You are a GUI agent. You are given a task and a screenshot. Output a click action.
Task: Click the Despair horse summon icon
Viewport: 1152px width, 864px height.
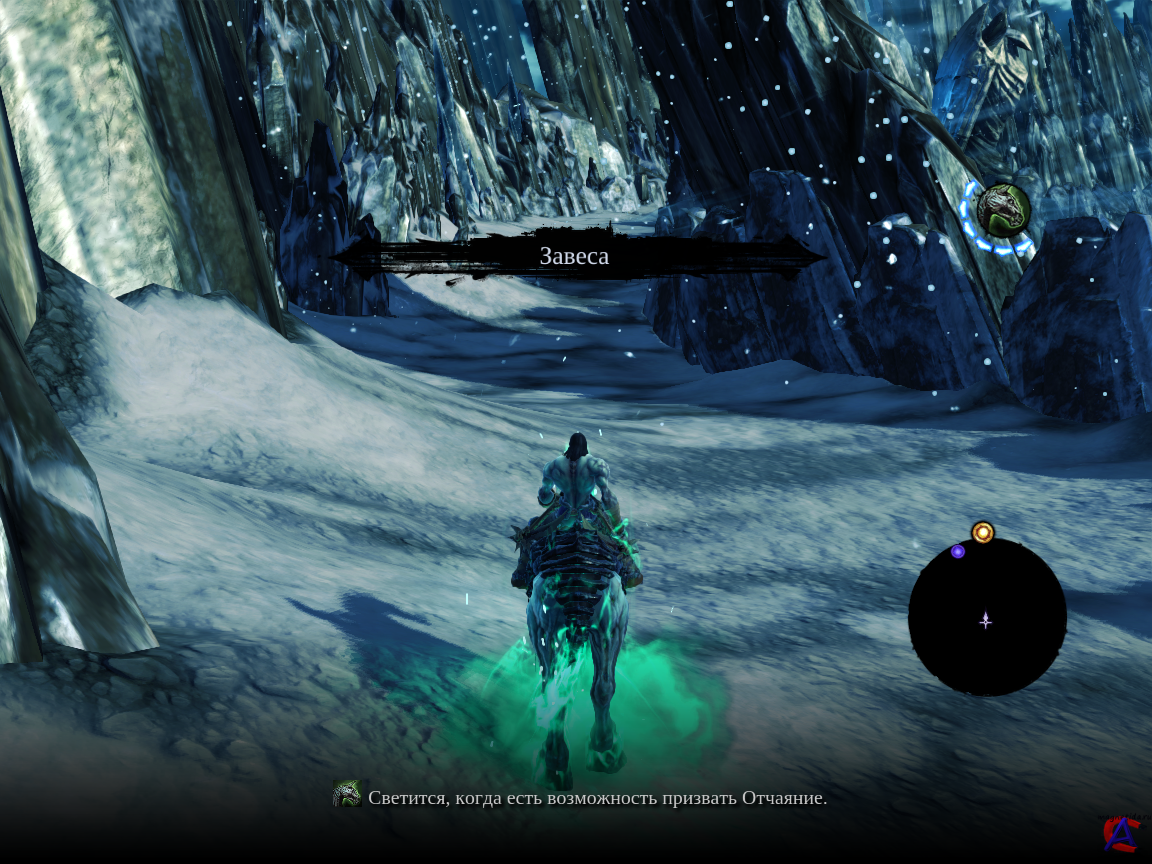1002,211
